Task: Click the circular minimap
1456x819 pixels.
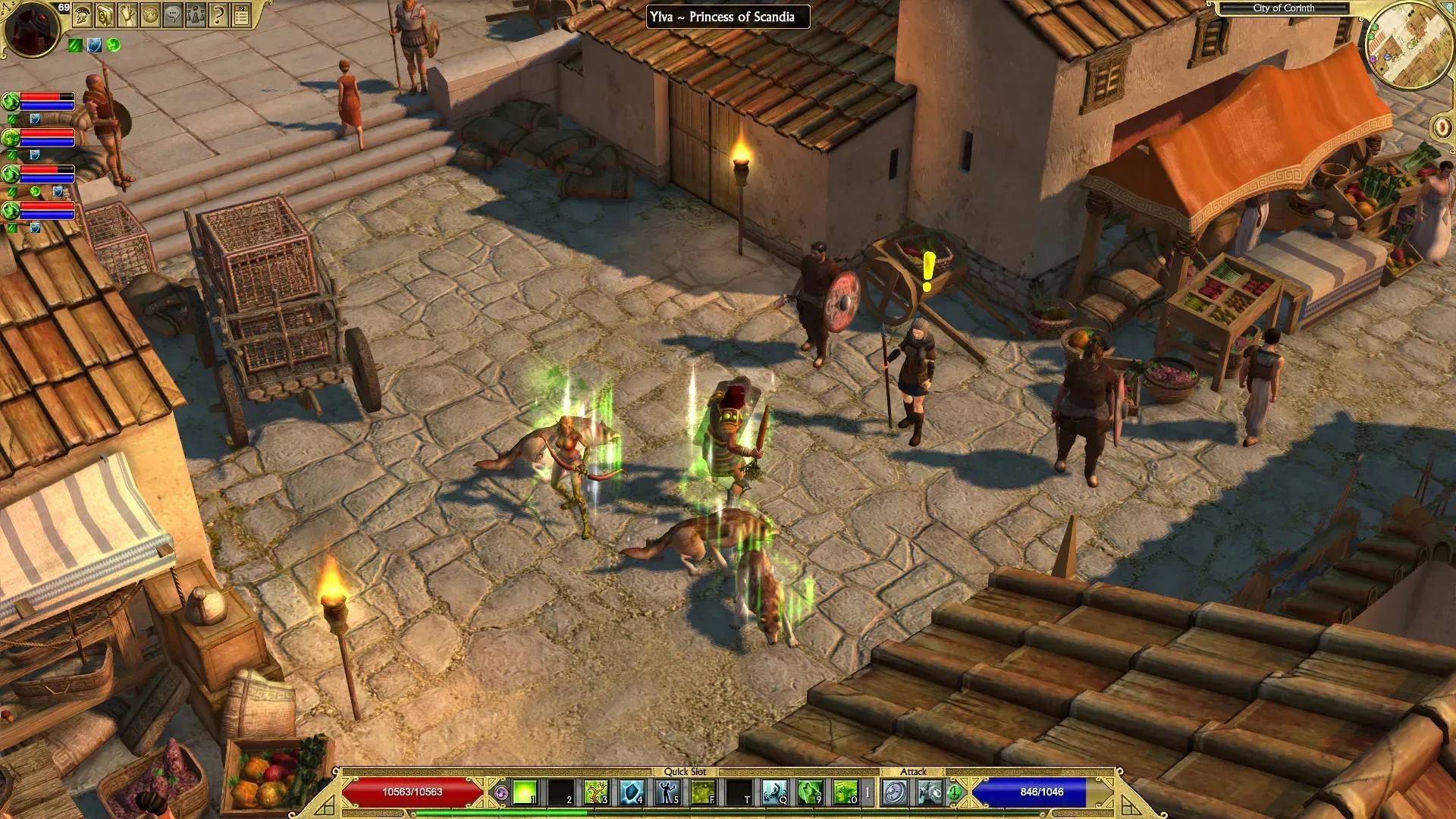Action: [x=1409, y=45]
